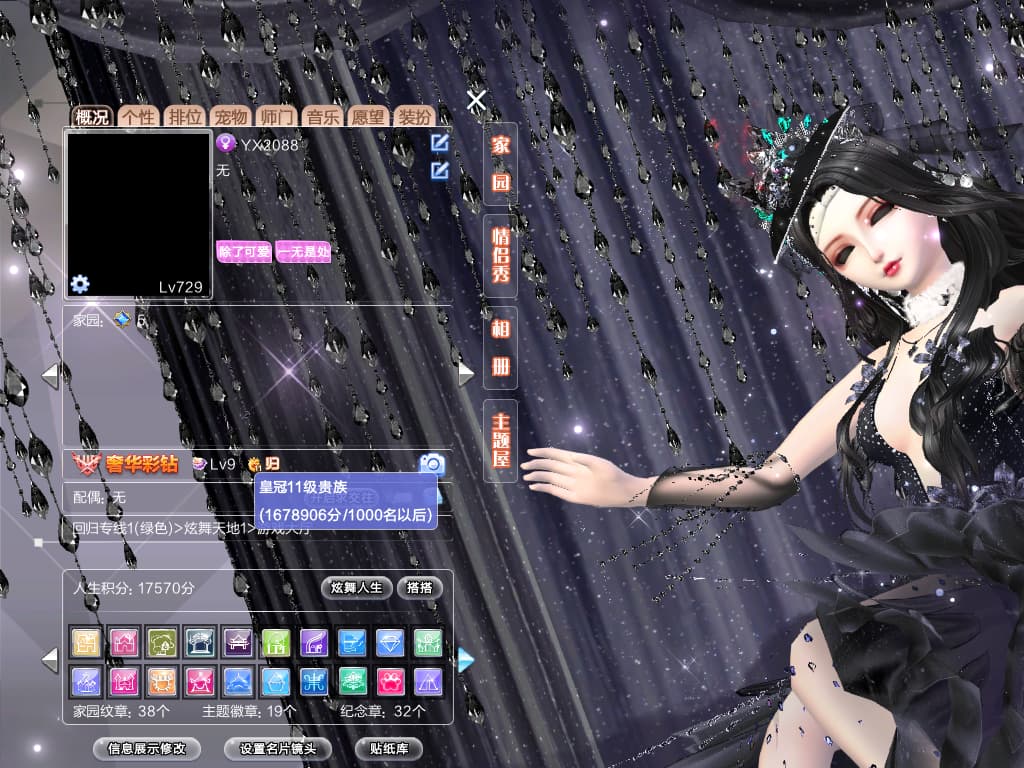Select the 宠物 pet tab
1024x768 pixels.
pyautogui.click(x=231, y=116)
